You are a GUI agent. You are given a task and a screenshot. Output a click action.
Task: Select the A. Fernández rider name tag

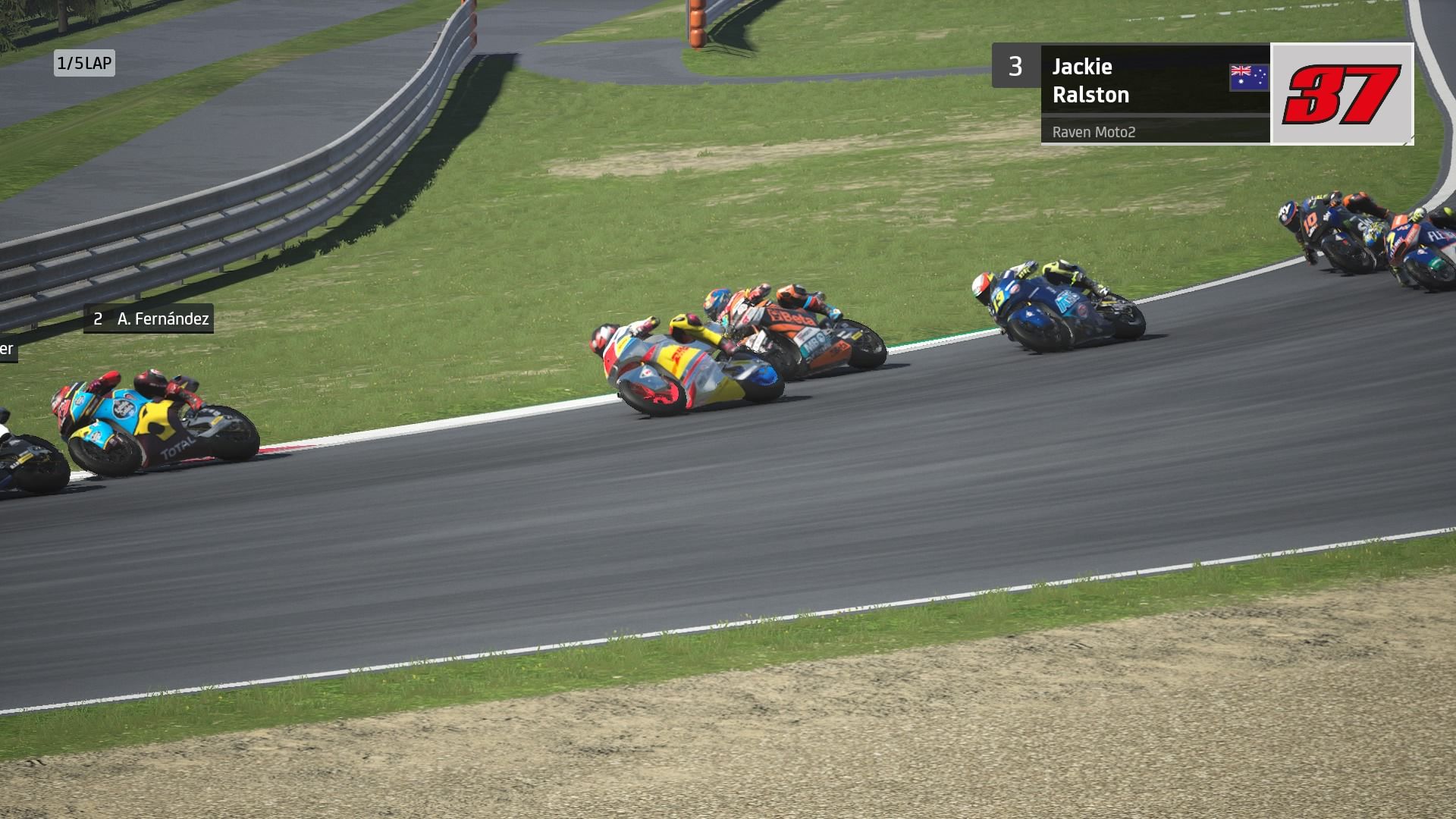tap(149, 319)
